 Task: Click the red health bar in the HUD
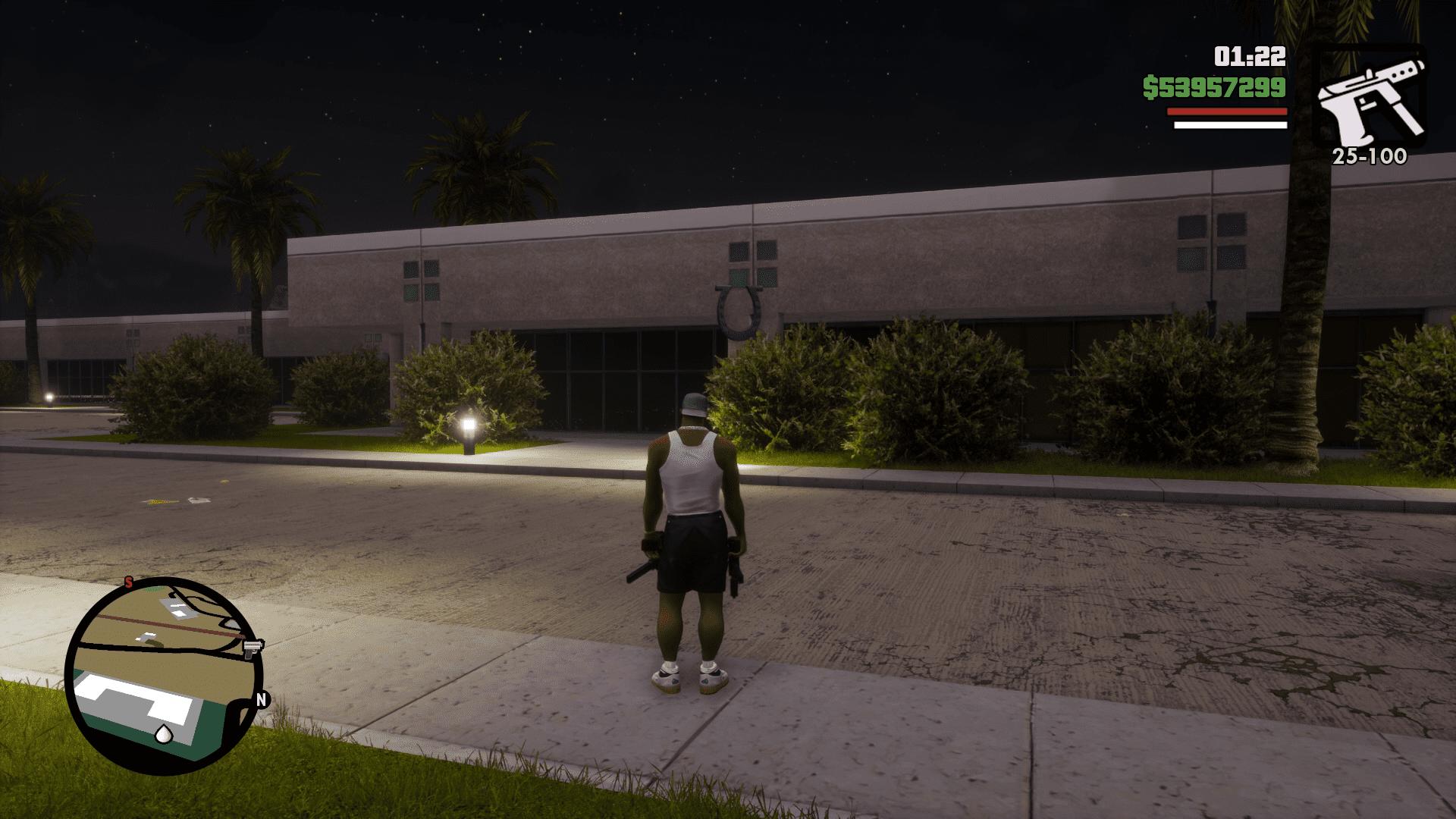tap(1226, 111)
